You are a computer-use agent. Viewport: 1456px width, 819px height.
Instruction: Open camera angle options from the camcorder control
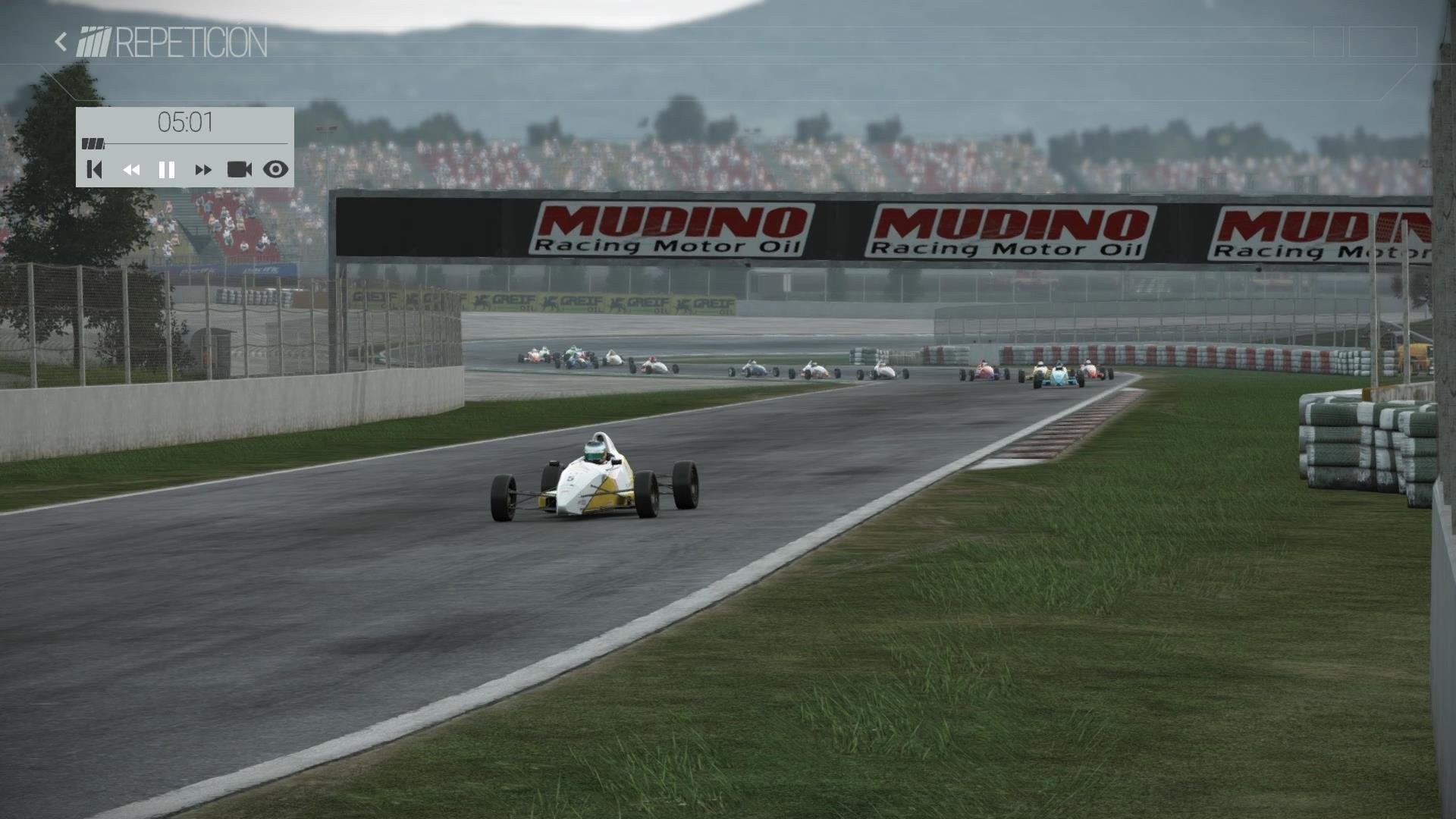[240, 170]
